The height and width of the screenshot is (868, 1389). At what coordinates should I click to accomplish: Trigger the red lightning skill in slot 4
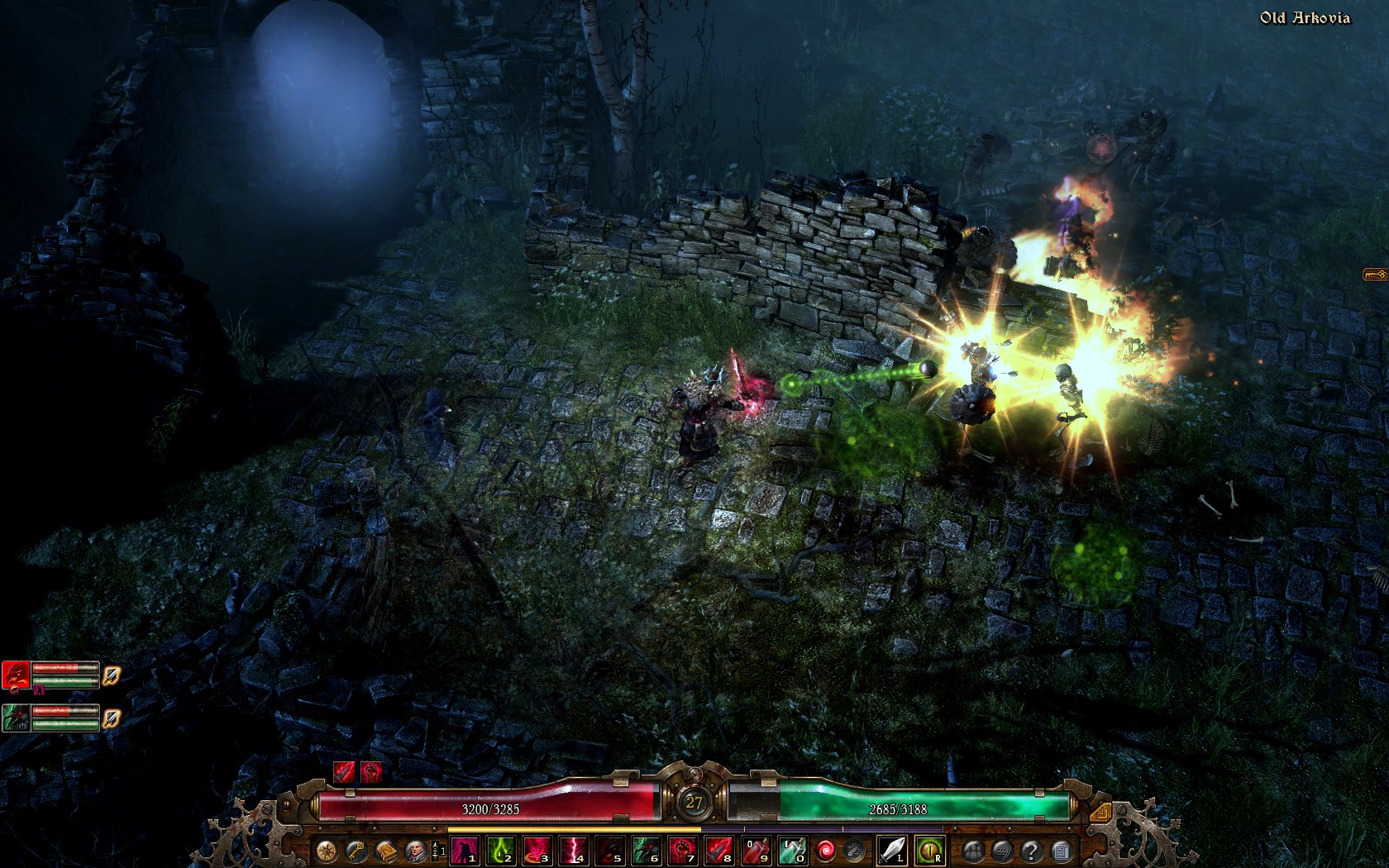[x=574, y=850]
